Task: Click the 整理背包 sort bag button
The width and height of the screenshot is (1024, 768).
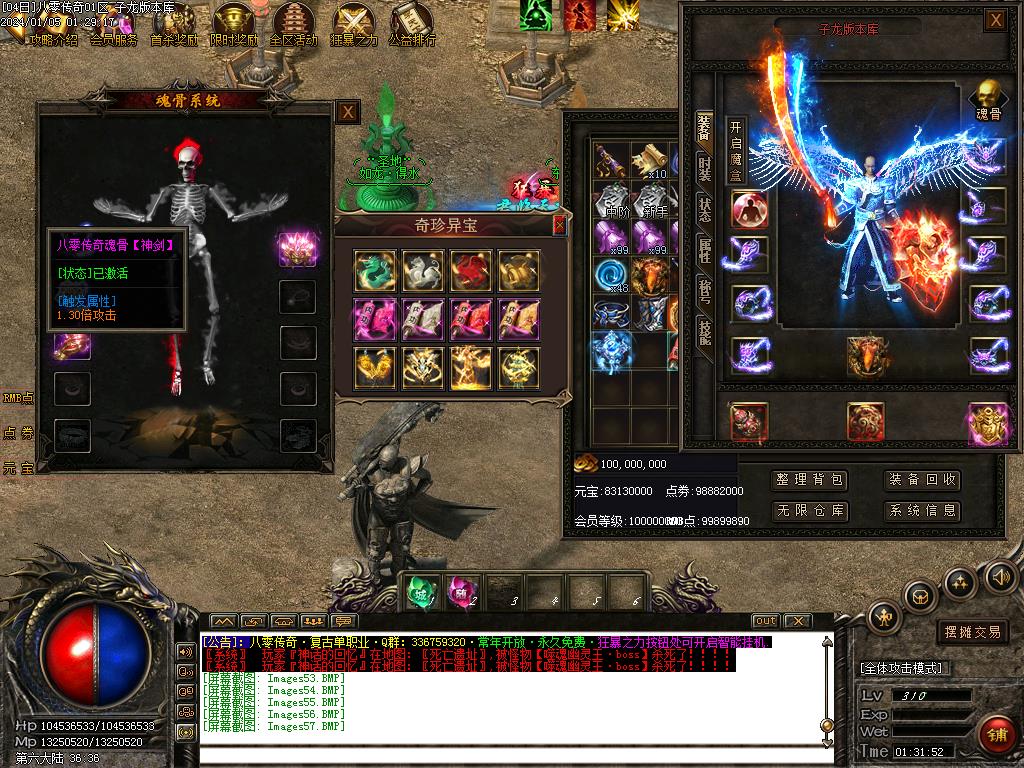Action: click(x=811, y=480)
